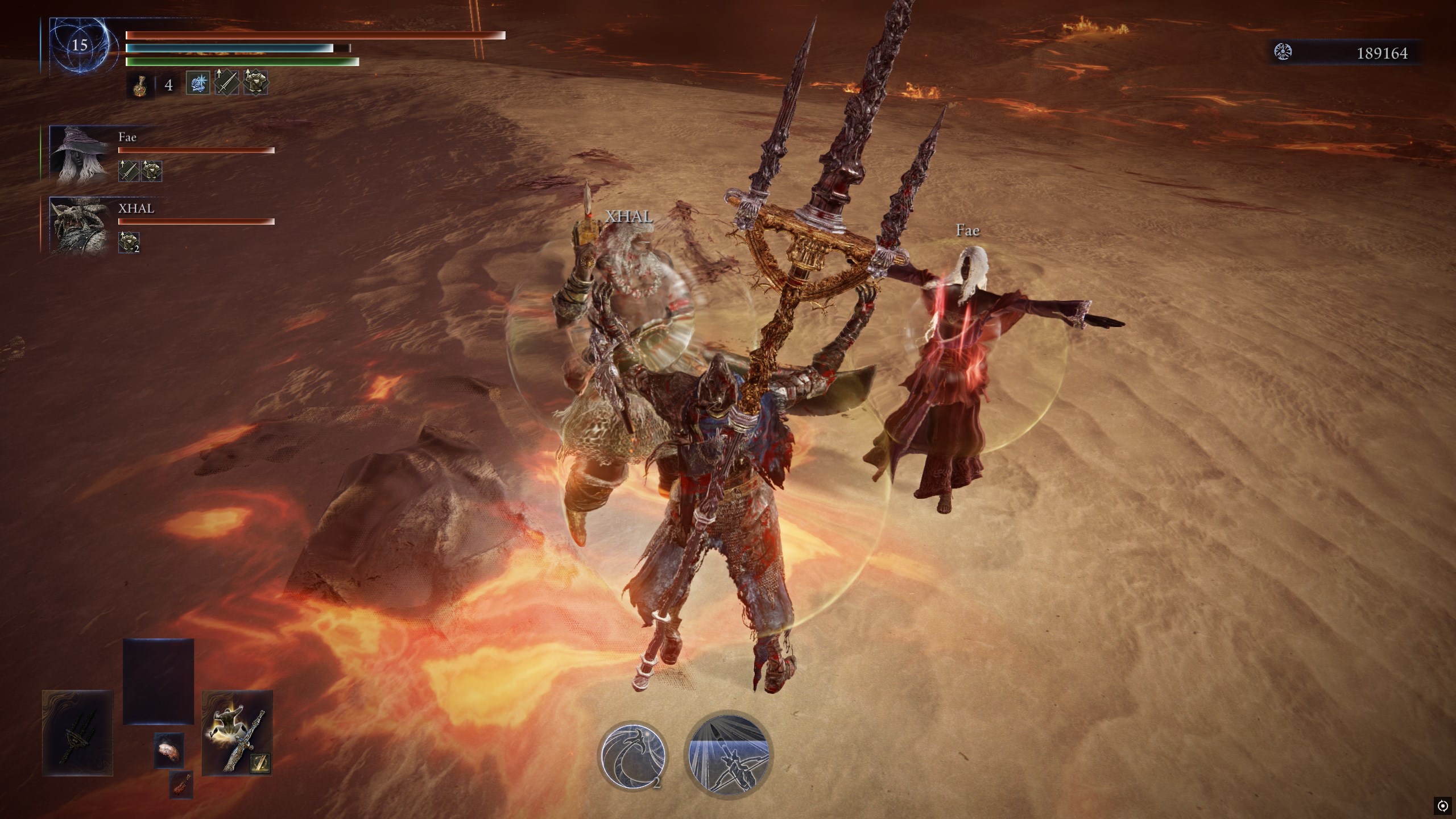Inspect the blue crystal buff icon
Screen dimensions: 1456x819
pos(198,84)
